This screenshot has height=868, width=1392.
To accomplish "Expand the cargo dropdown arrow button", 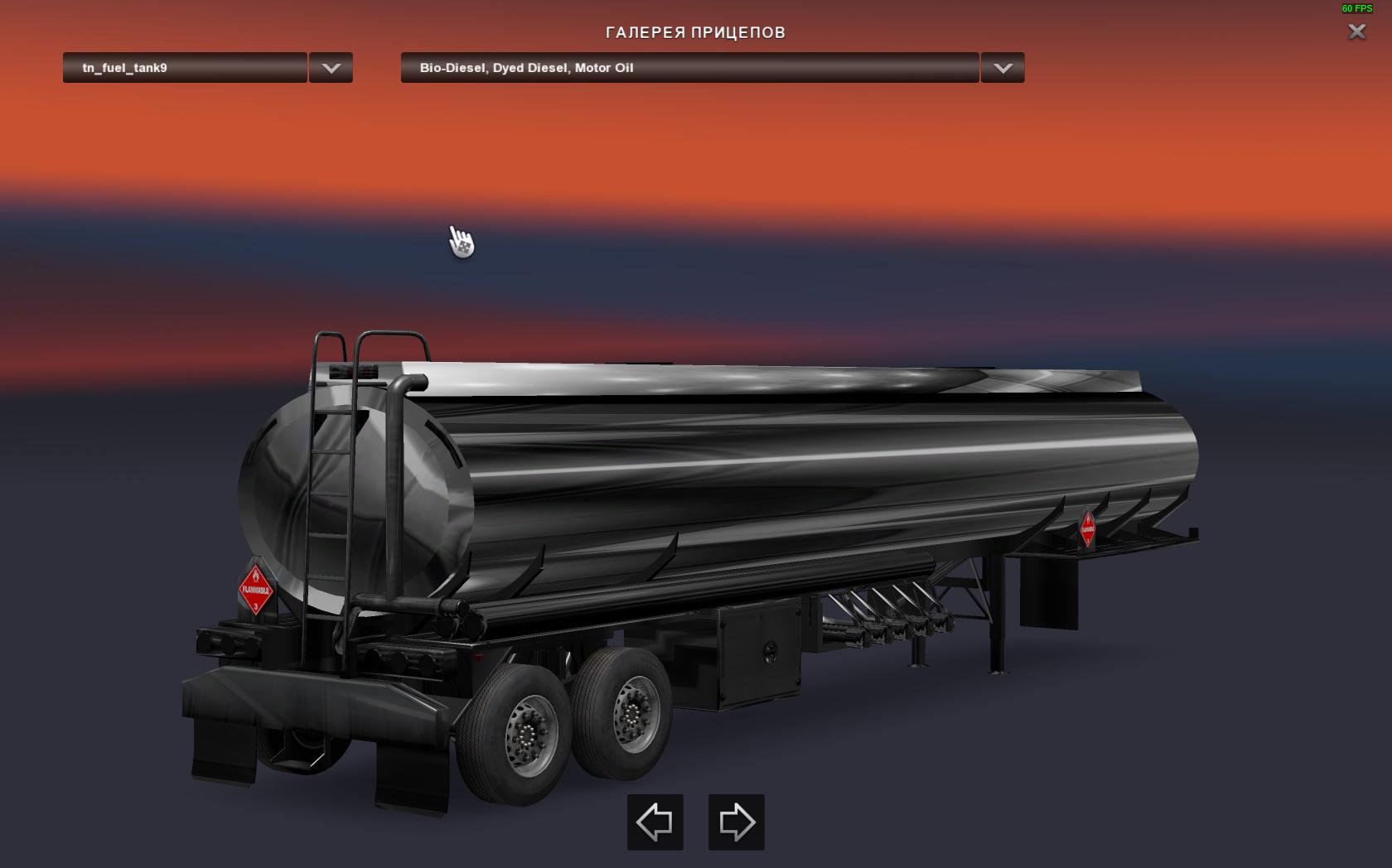I will coord(1003,68).
